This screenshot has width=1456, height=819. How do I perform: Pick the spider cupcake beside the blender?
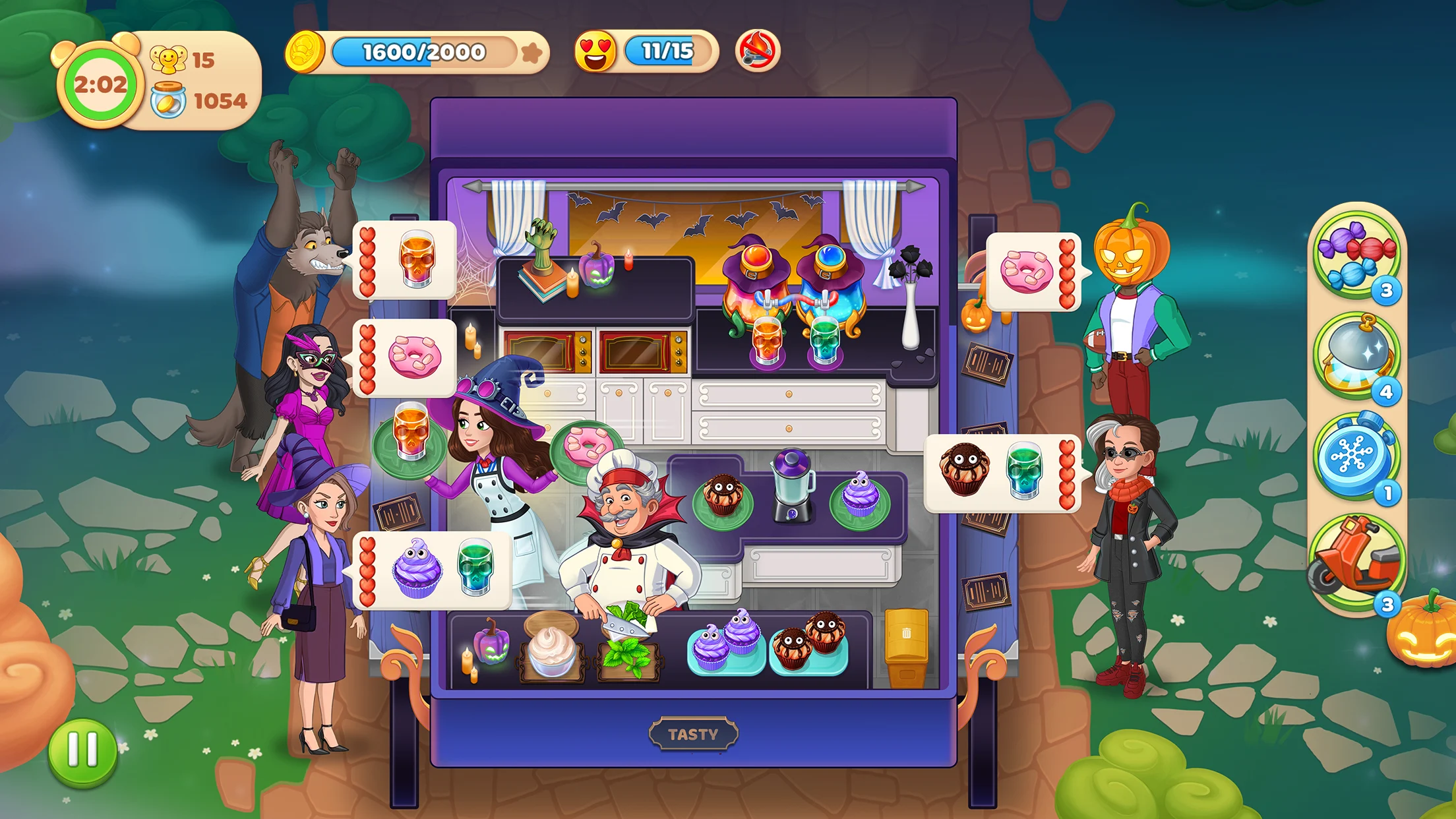coord(723,499)
